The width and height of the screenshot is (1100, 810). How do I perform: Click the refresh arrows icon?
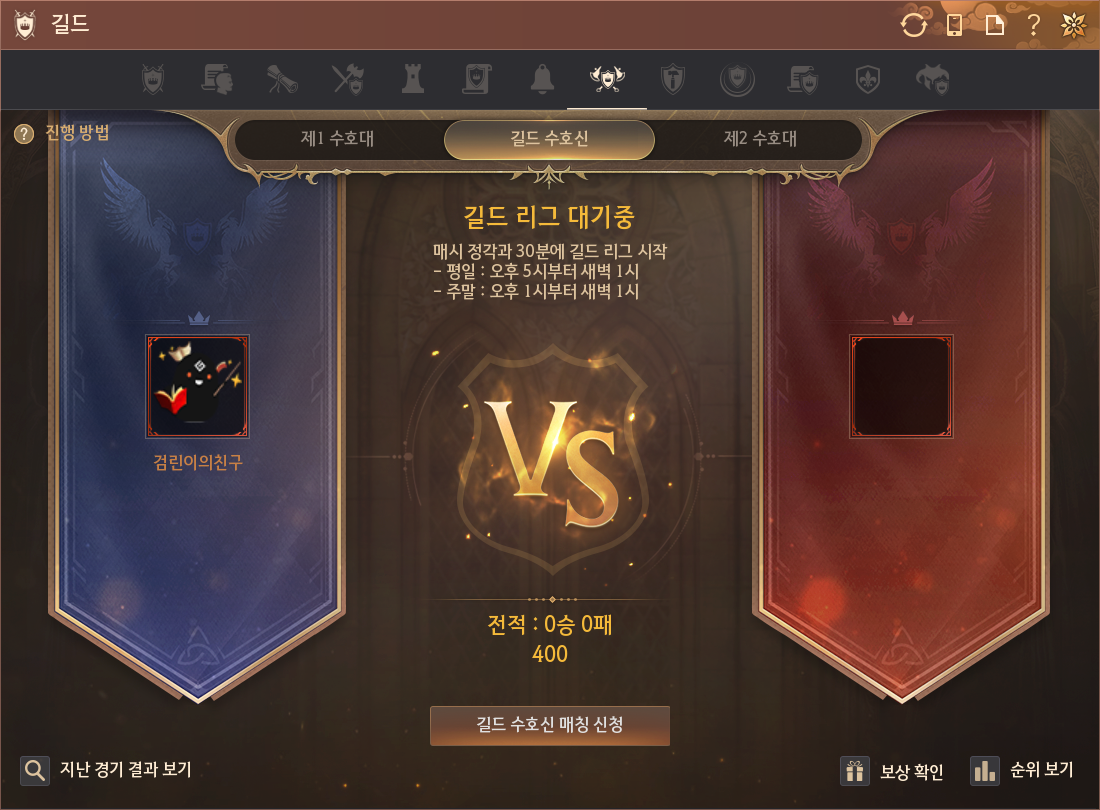(x=914, y=25)
